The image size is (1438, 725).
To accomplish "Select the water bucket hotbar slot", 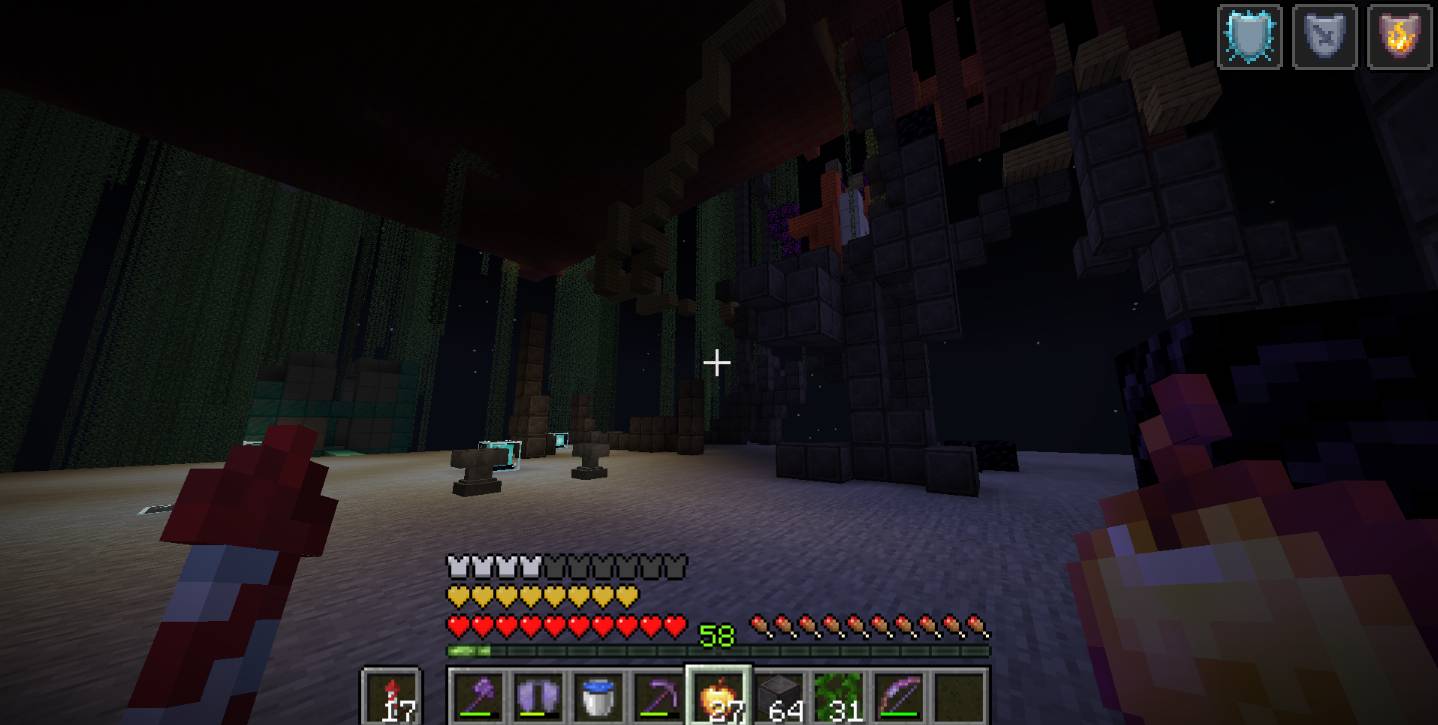I will [598, 696].
